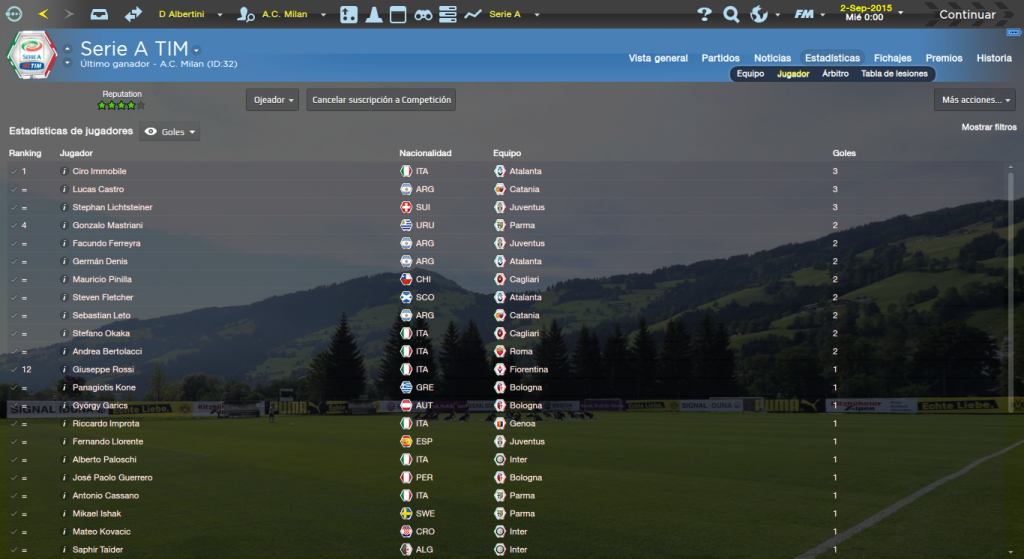Open the Ojeador dropdown
The image size is (1024, 559).
click(272, 100)
